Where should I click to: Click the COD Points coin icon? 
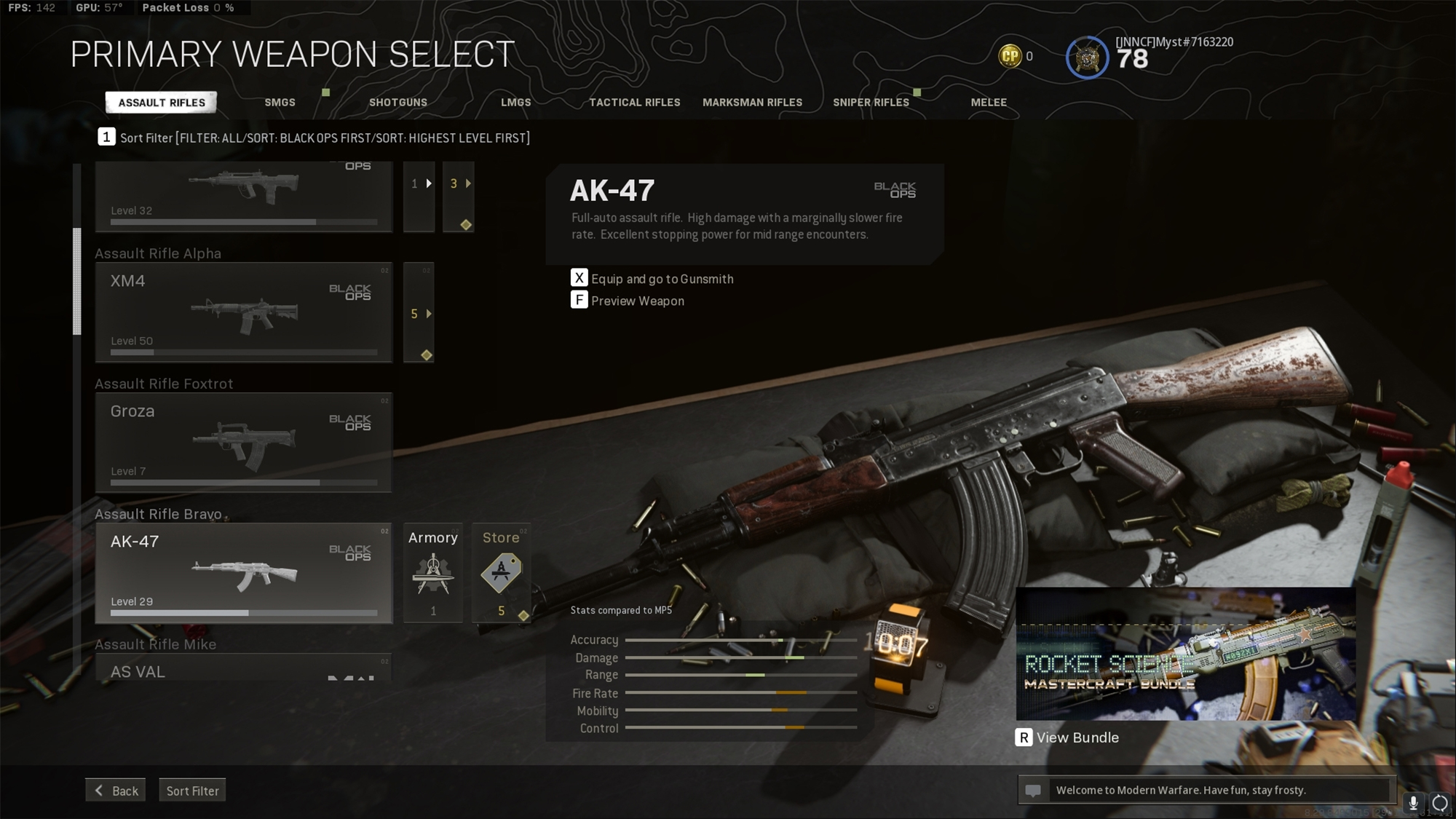coord(1009,55)
